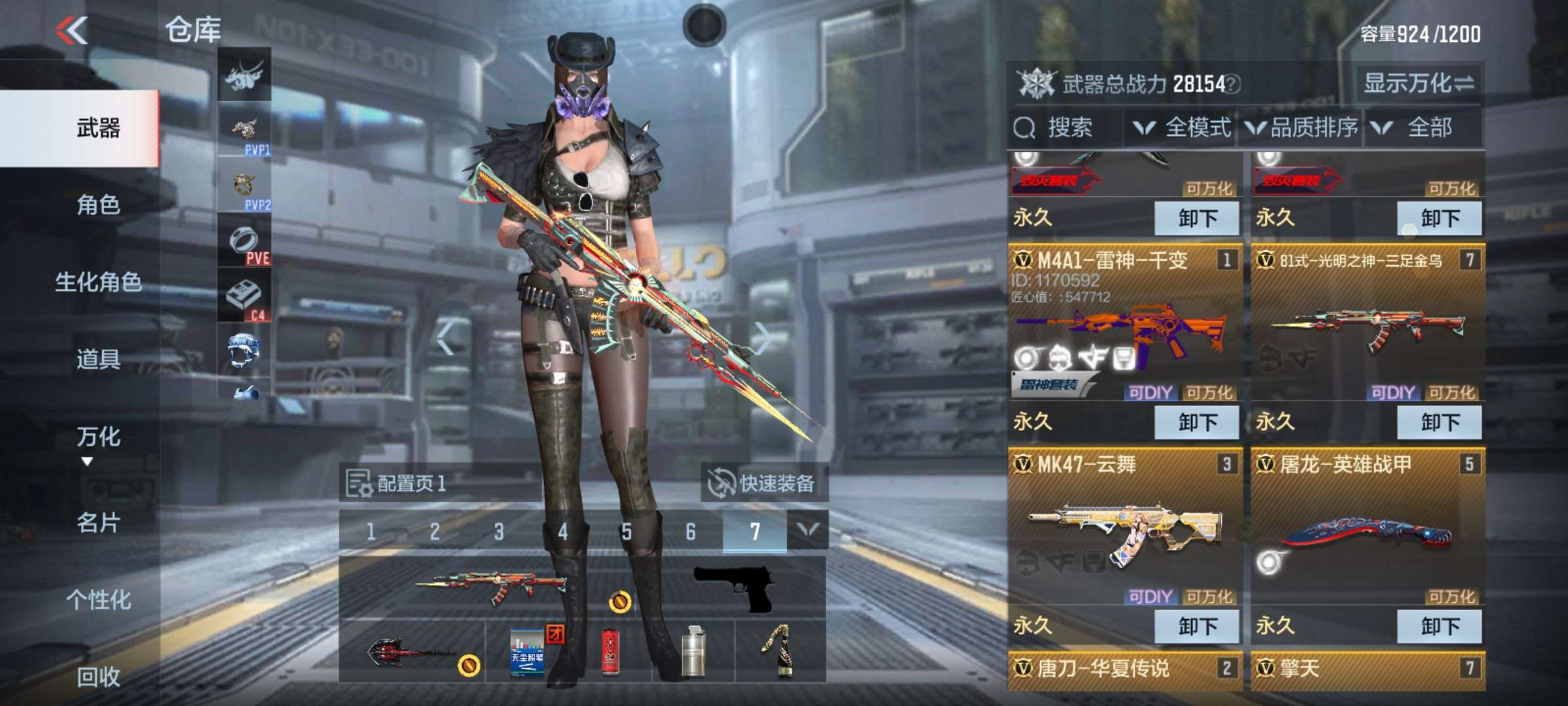Open the 名片 name card section

pos(98,523)
